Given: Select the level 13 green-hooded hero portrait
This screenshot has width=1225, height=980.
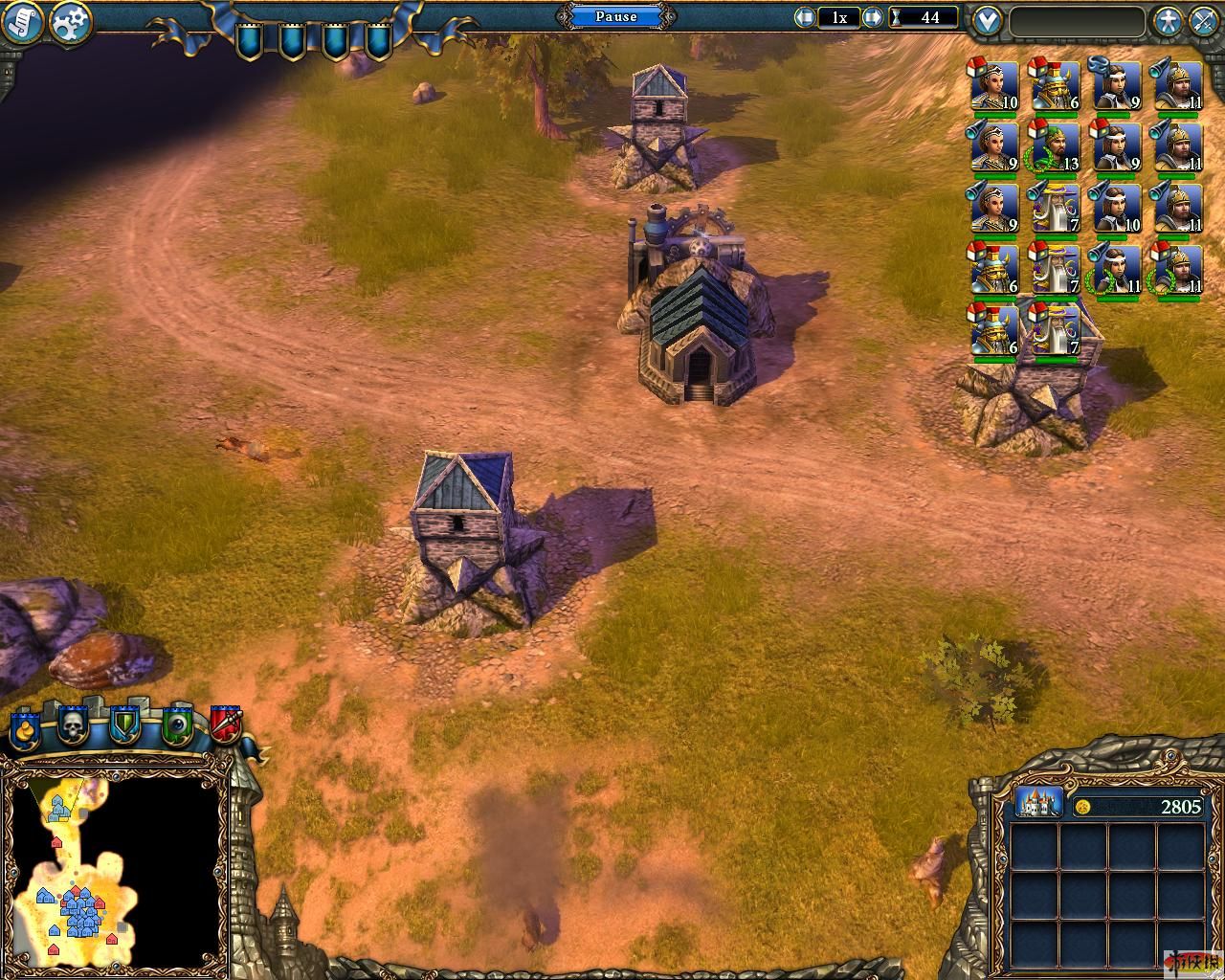Looking at the screenshot, I should point(1054,147).
